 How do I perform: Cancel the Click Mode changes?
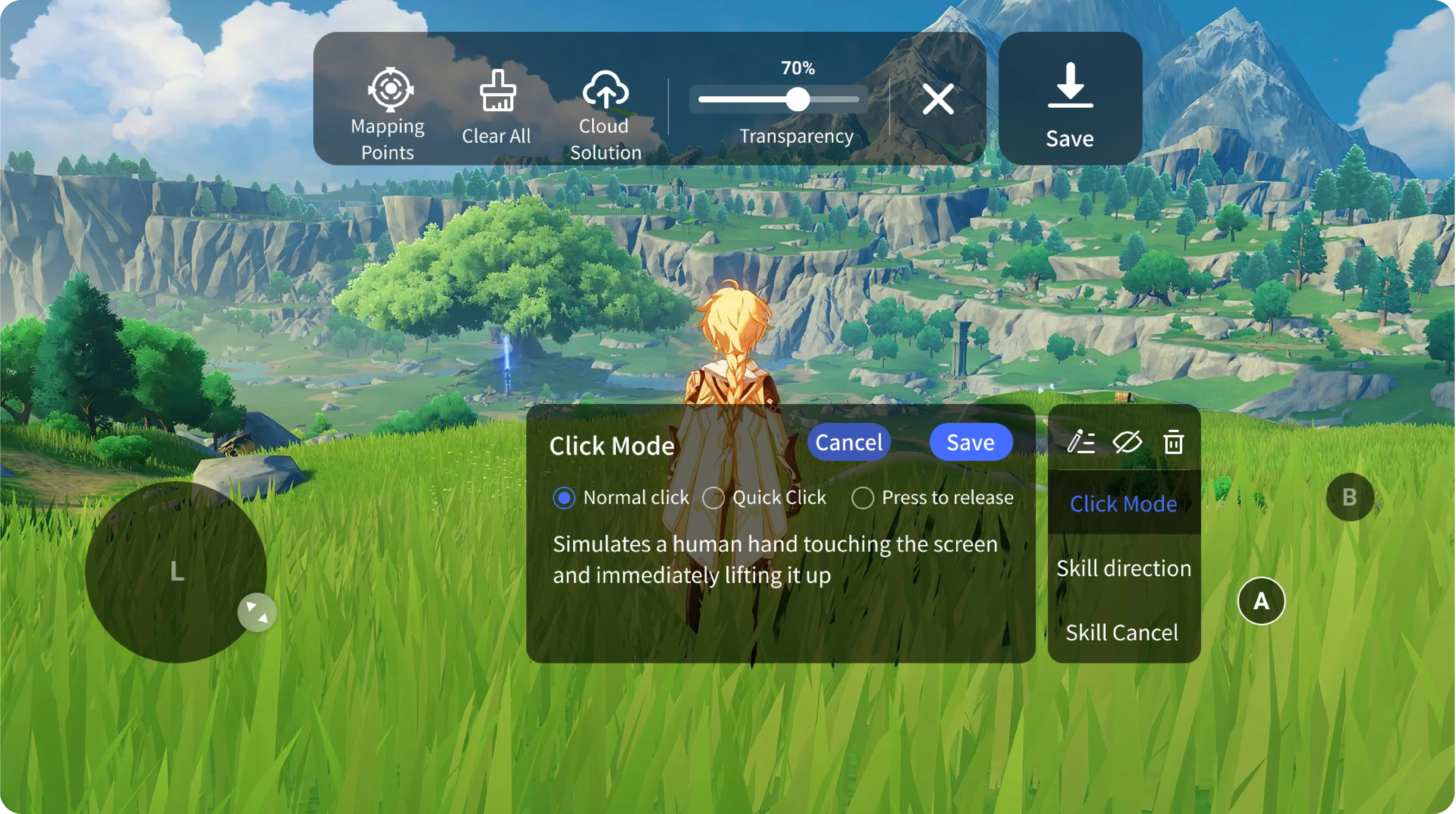(x=848, y=442)
